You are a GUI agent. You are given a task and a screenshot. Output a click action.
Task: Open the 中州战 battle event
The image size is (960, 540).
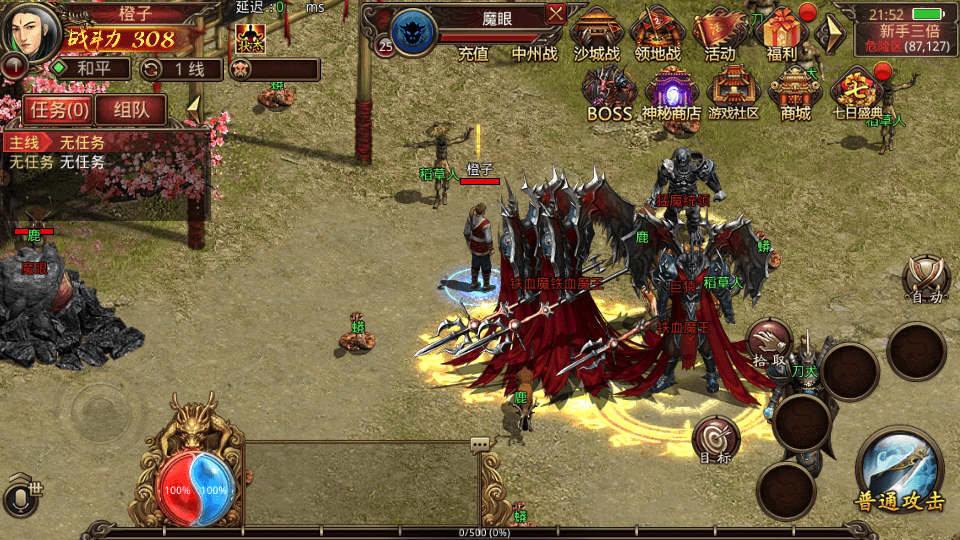coord(535,53)
